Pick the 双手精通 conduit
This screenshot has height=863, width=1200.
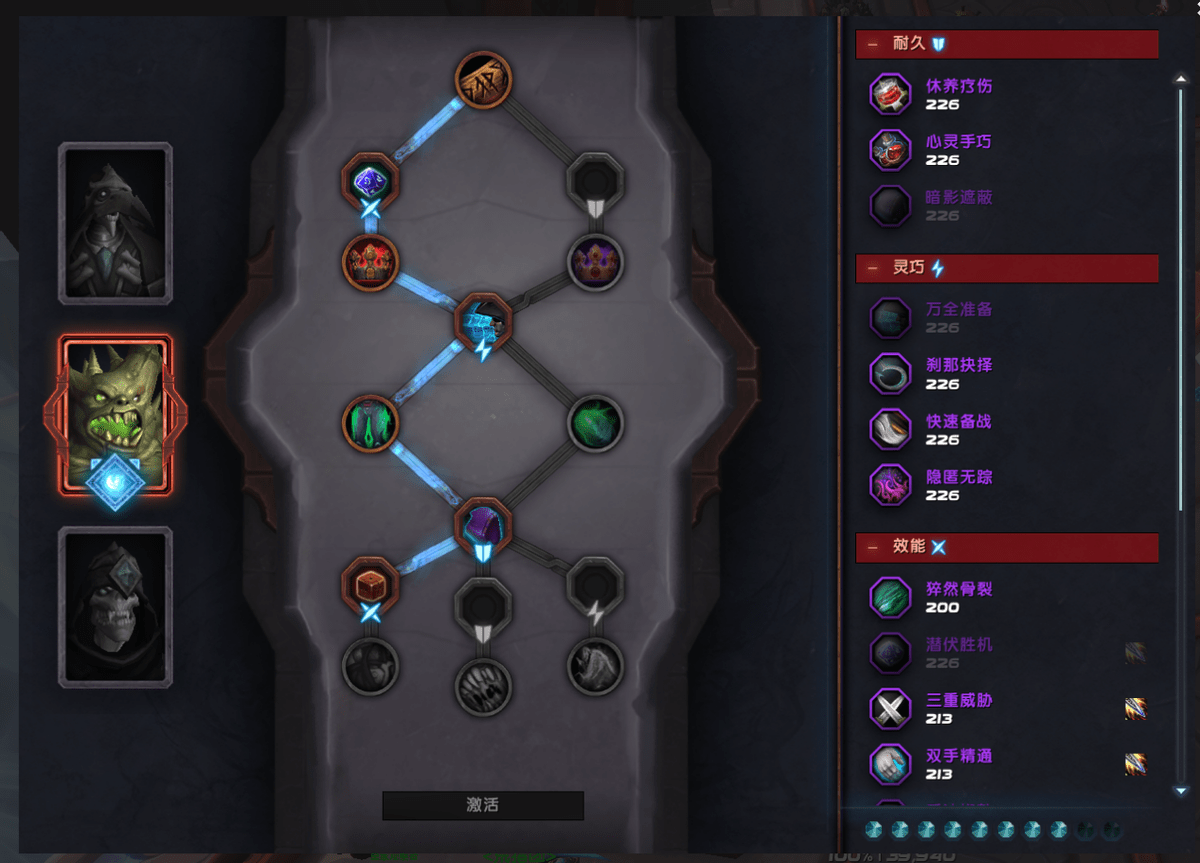[x=889, y=764]
